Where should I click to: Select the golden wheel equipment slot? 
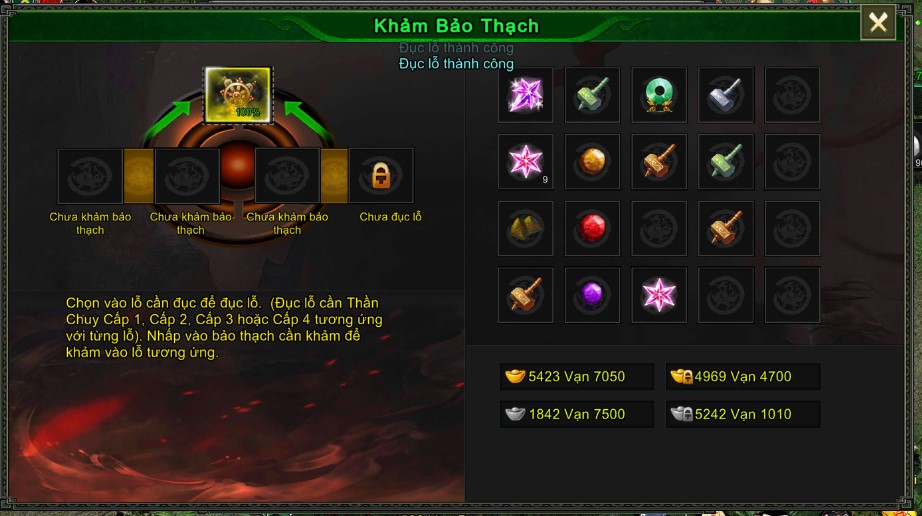[238, 94]
